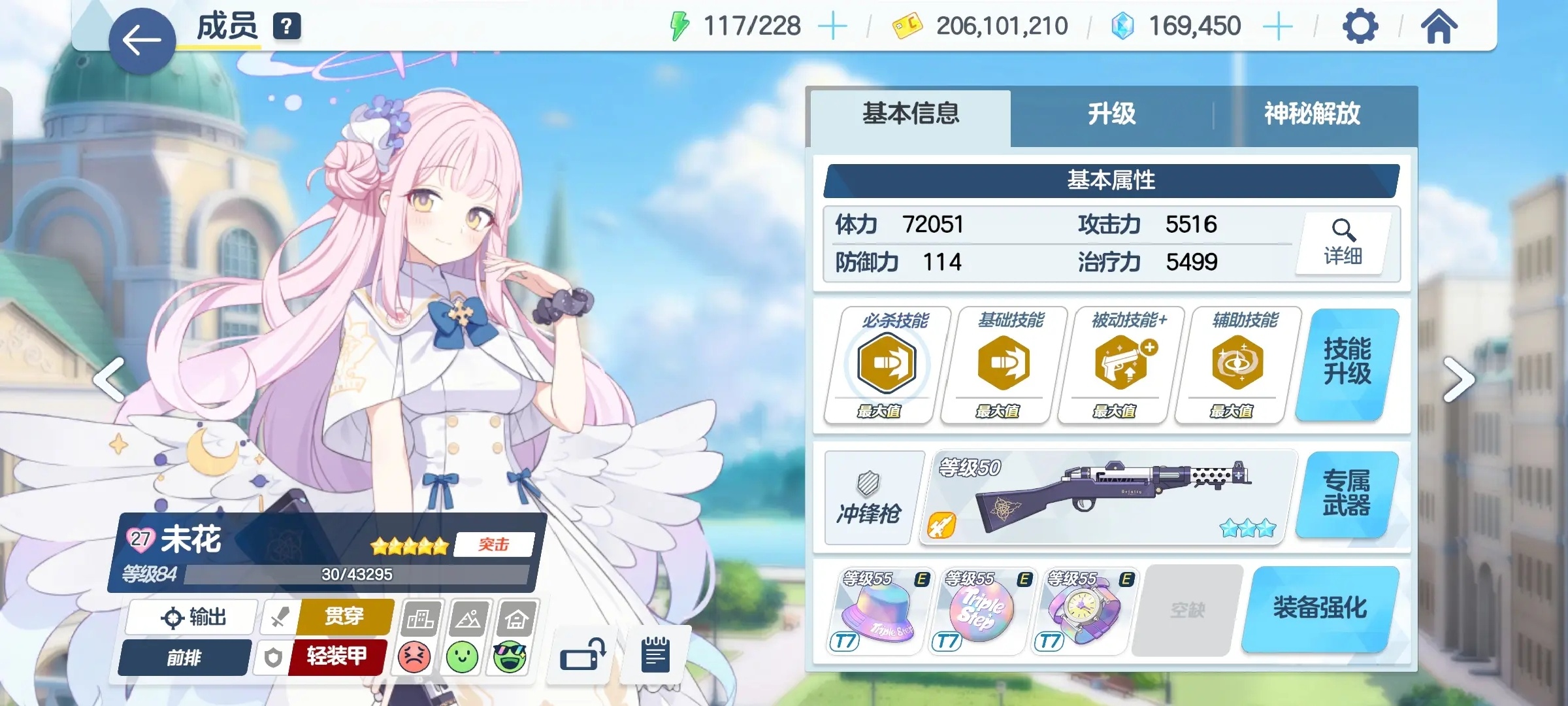Select the T7 bucket hat equipment slot
Screen dimensions: 1568x706
pos(877,611)
